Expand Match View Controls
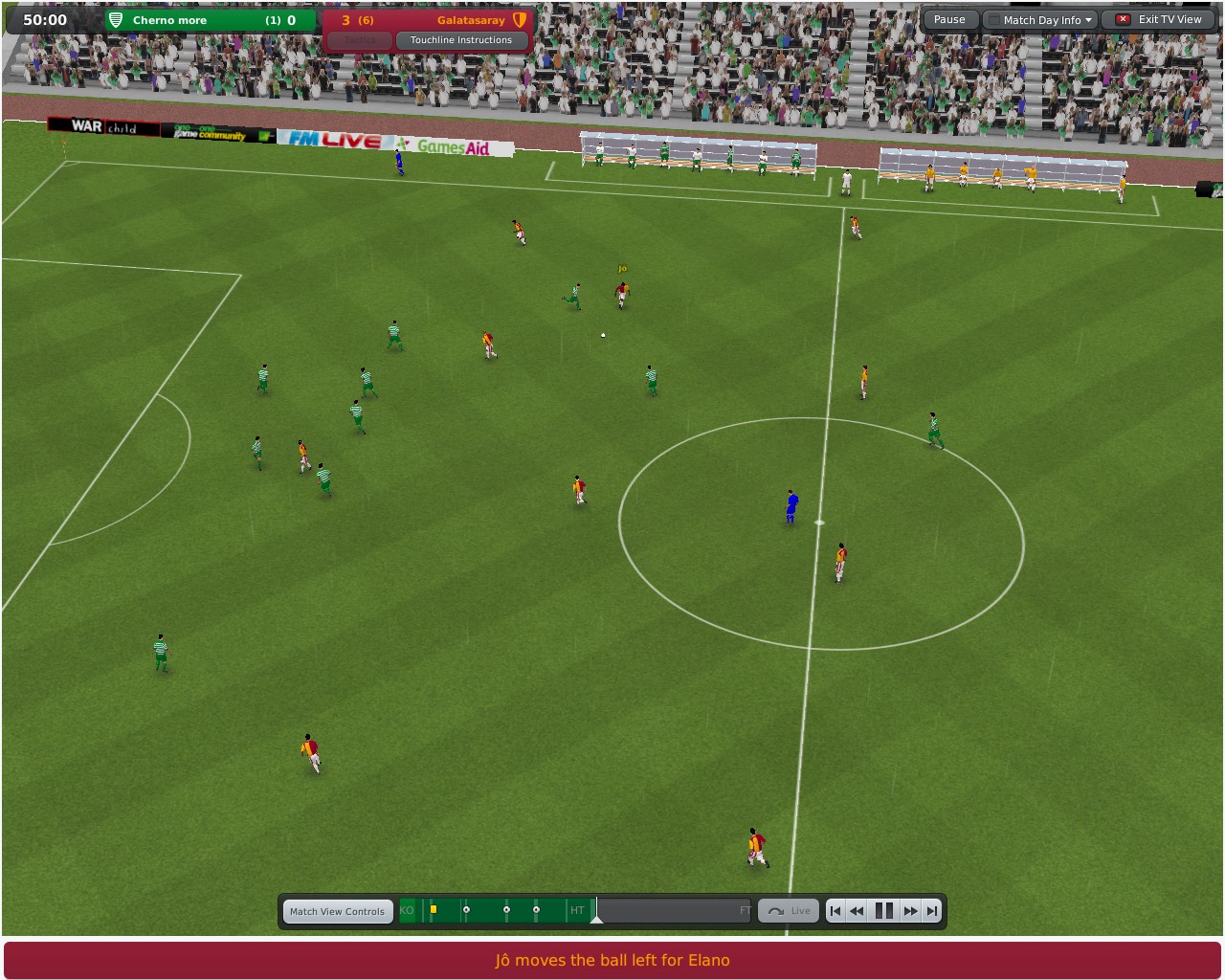The image size is (1225, 980). pyautogui.click(x=338, y=911)
